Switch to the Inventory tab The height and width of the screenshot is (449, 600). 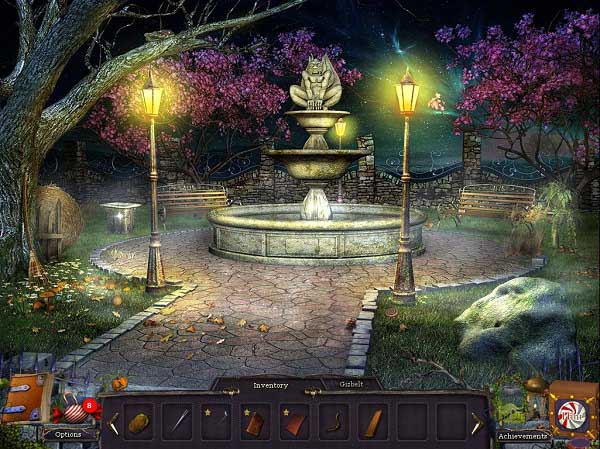click(x=270, y=385)
